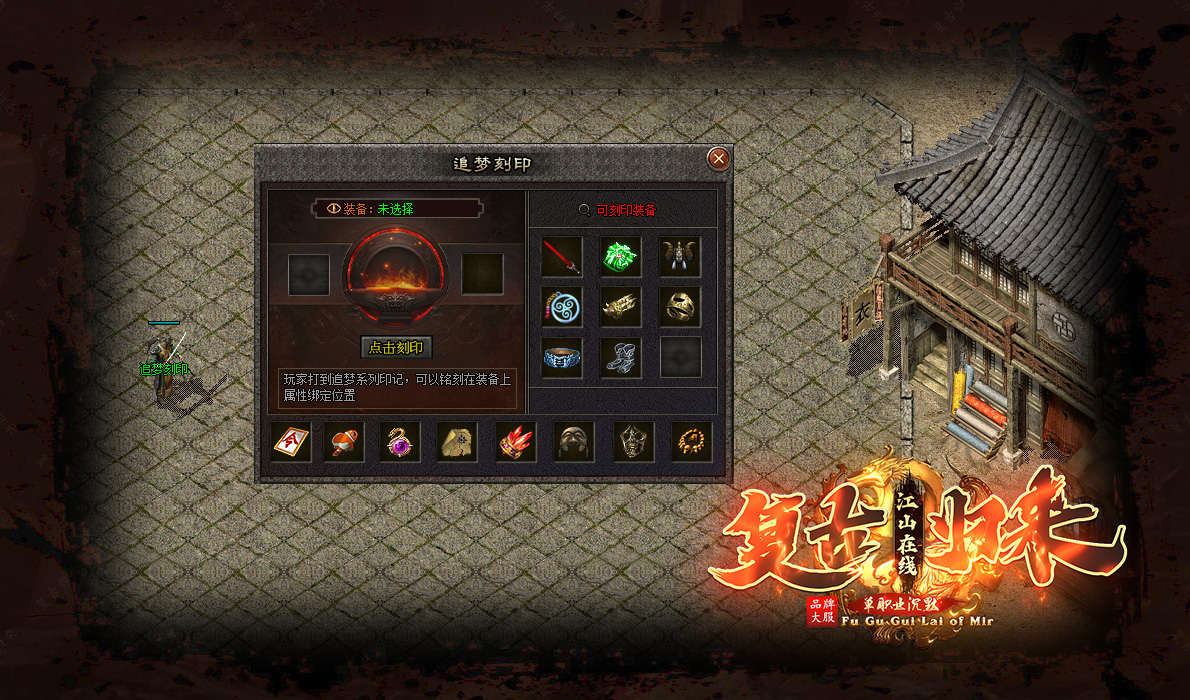Pick the orange bead bracelet item
Image resolution: width=1190 pixels, height=700 pixels.
pos(692,441)
